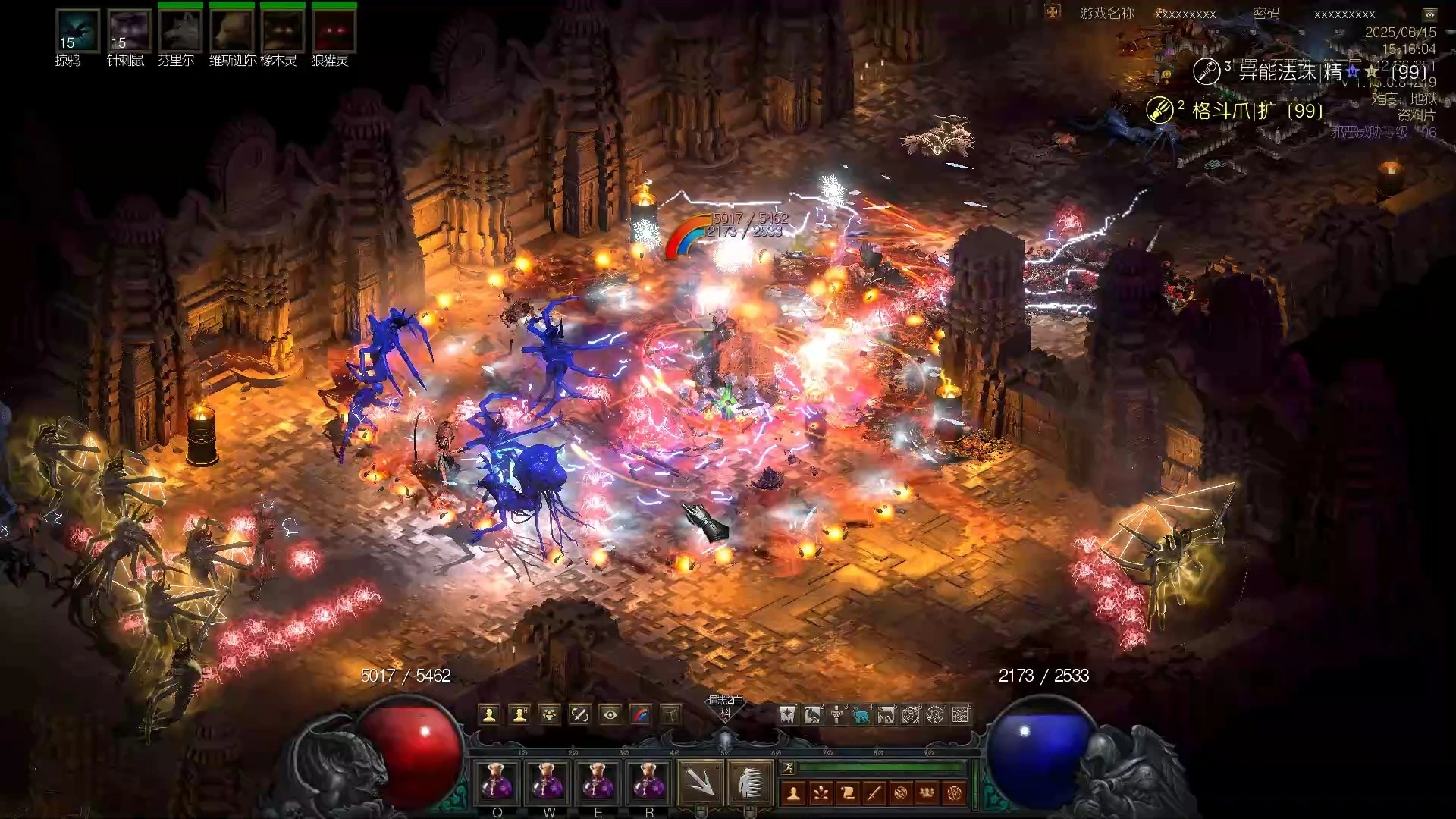Use the purple potion in belt slot Q

[497, 782]
